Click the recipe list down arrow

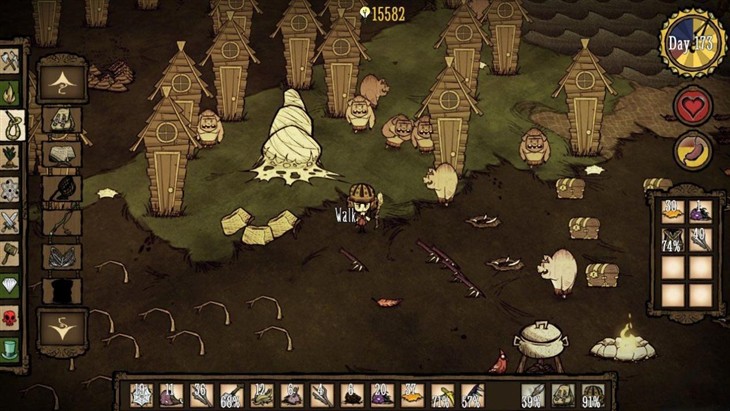click(62, 325)
